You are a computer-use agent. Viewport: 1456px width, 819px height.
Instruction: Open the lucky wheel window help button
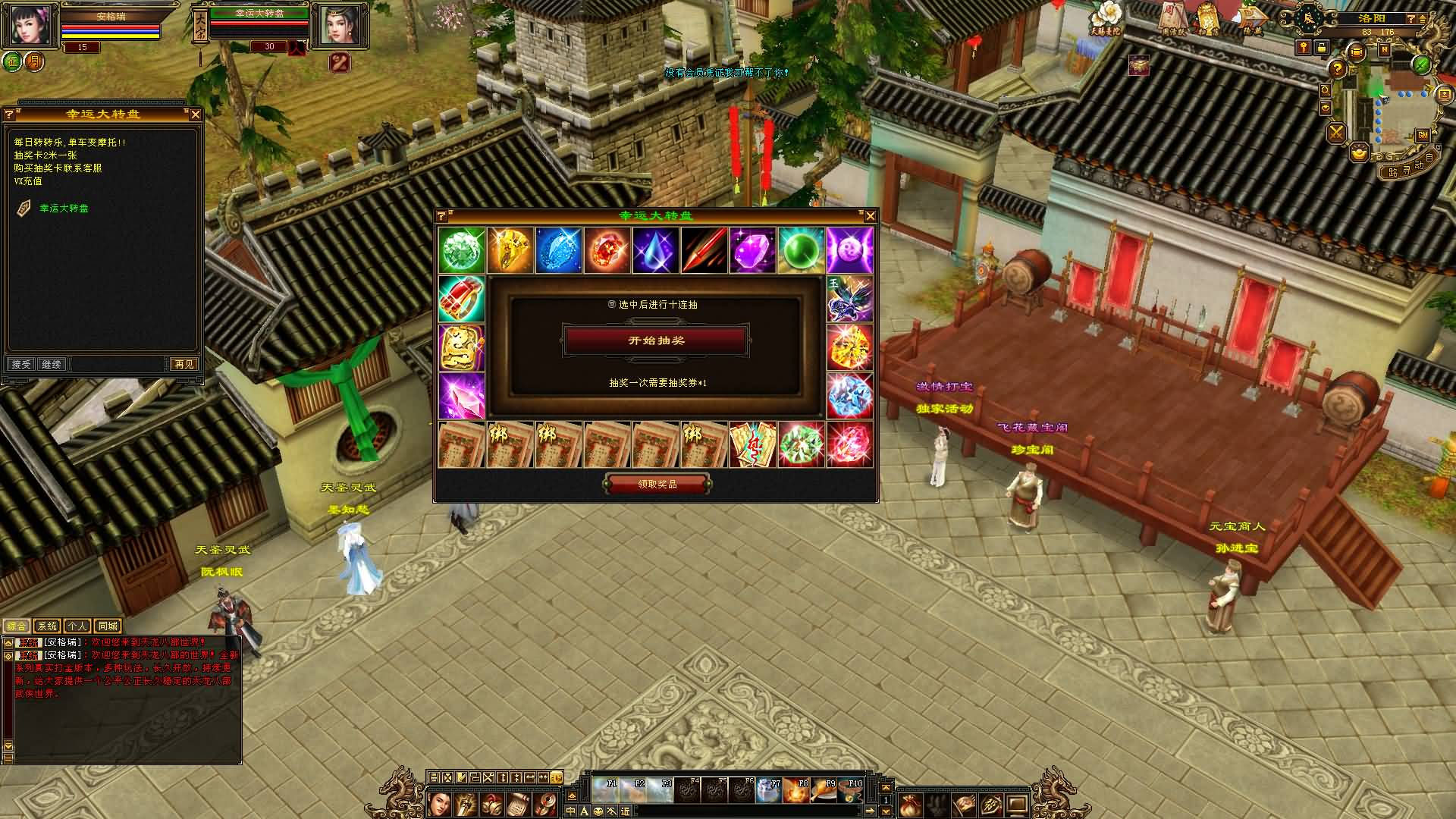442,216
